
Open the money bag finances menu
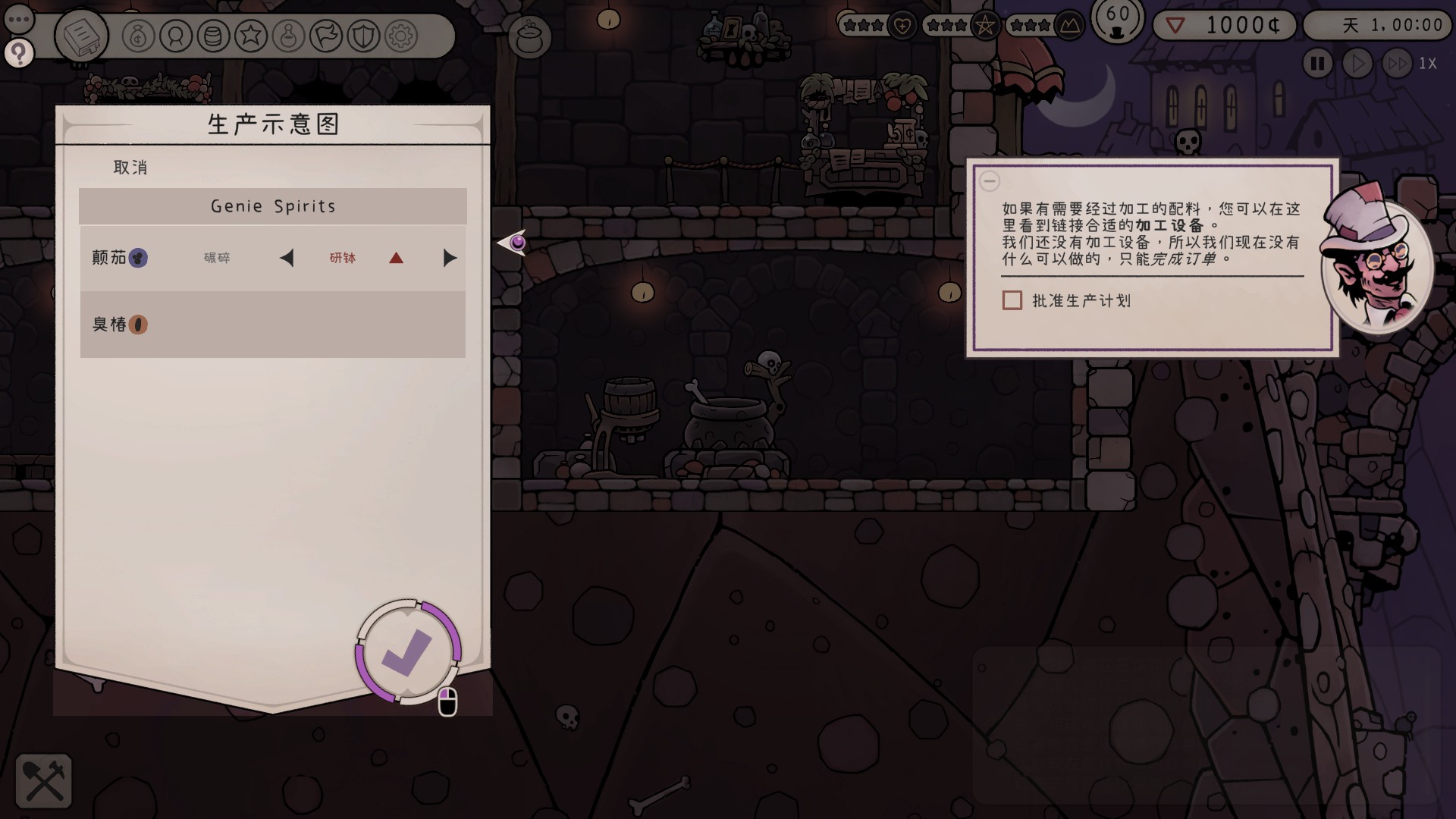tap(139, 36)
